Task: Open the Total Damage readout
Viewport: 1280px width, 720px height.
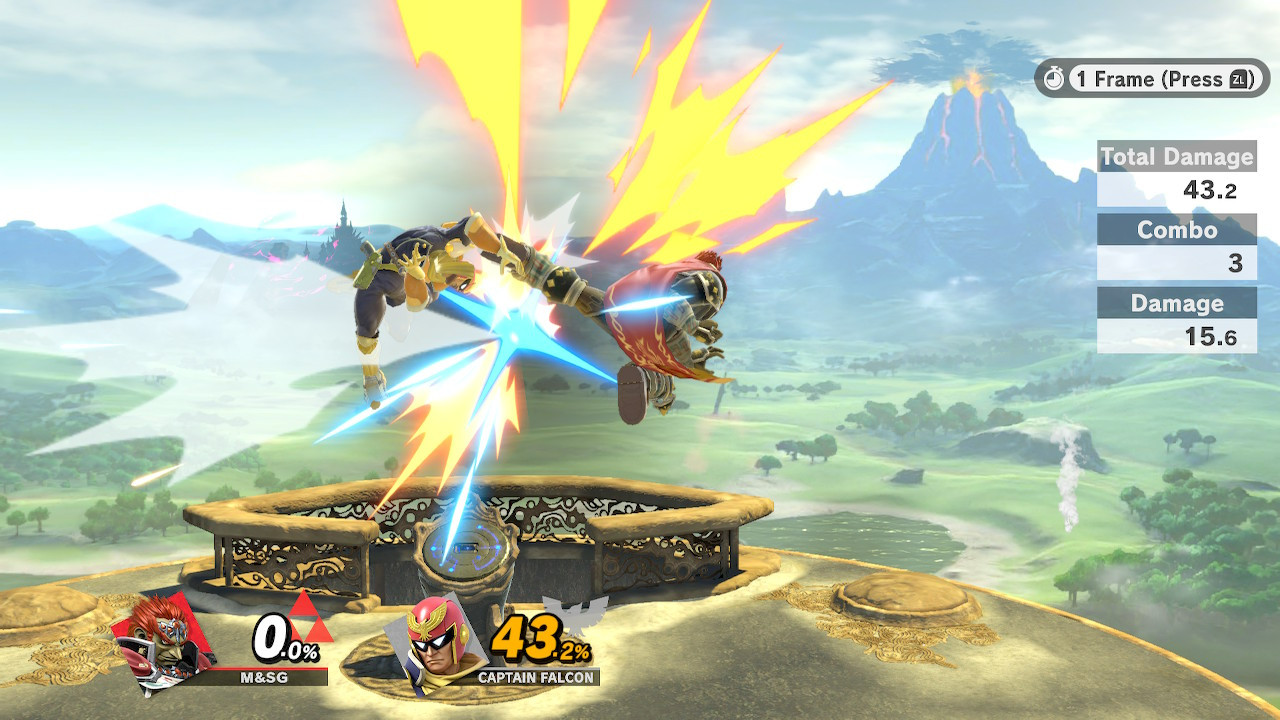Action: point(1176,157)
